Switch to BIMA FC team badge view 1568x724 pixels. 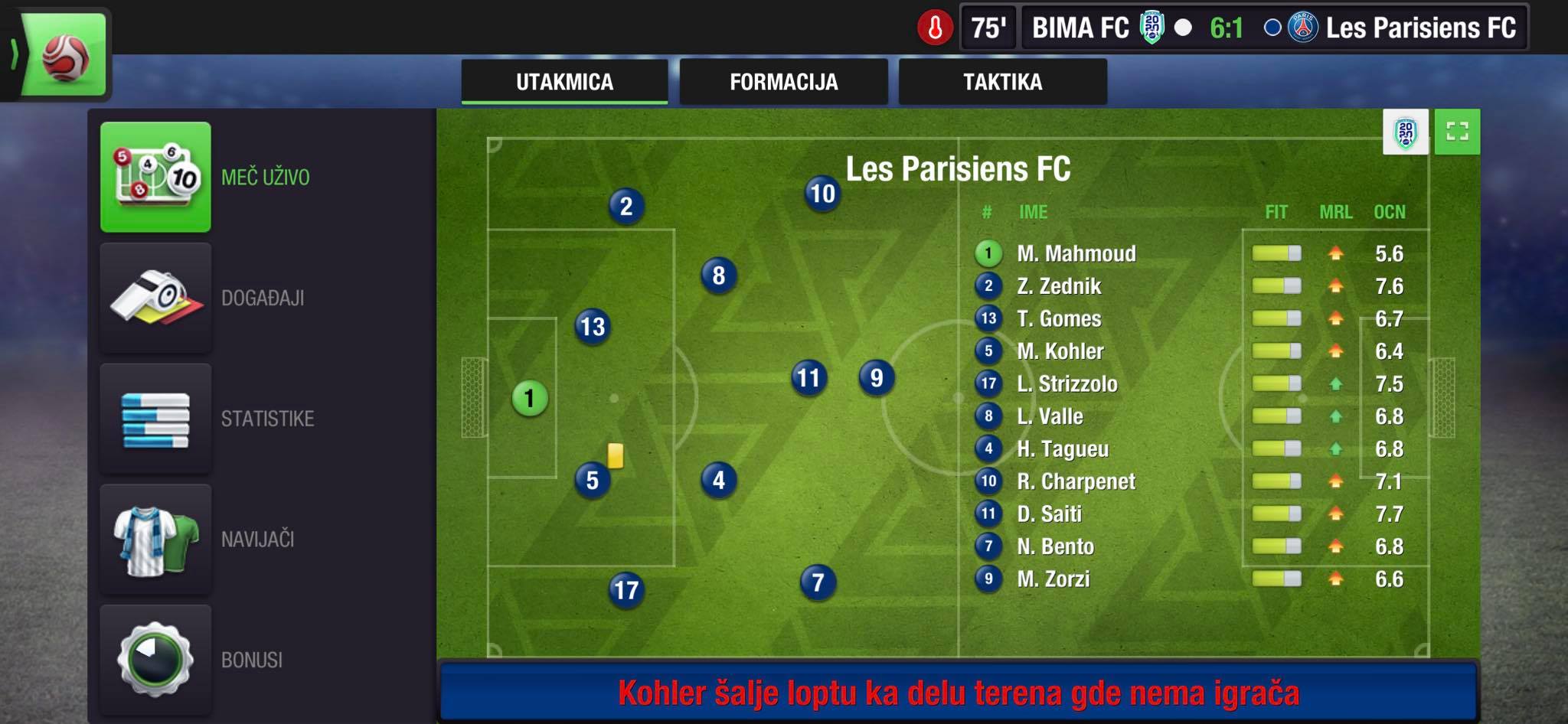[1406, 132]
